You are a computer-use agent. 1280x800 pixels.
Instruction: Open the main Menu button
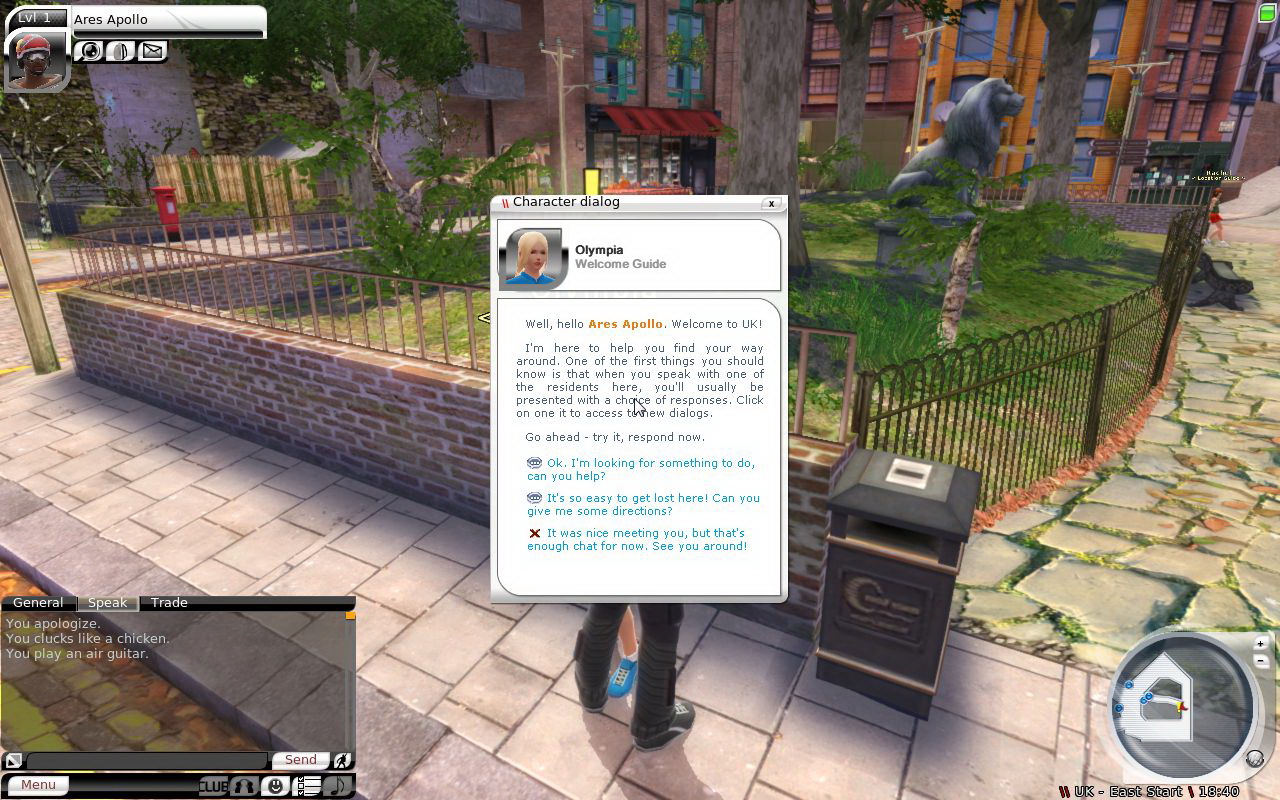click(39, 785)
